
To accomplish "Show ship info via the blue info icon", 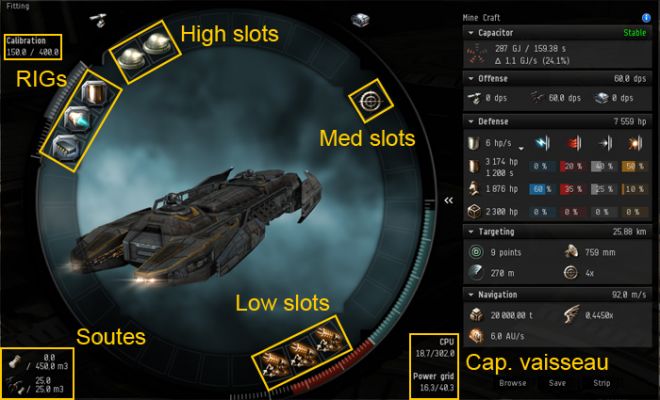I will click(x=647, y=17).
